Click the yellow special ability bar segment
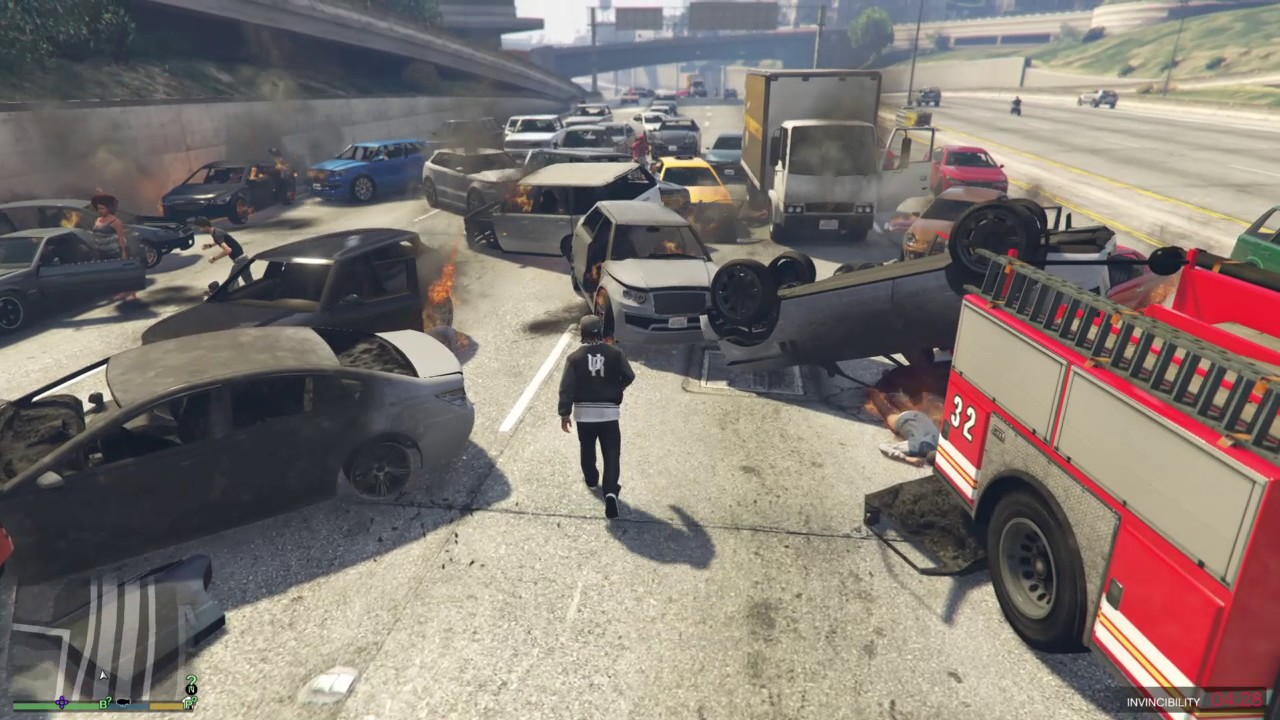The image size is (1280, 720). [165, 705]
